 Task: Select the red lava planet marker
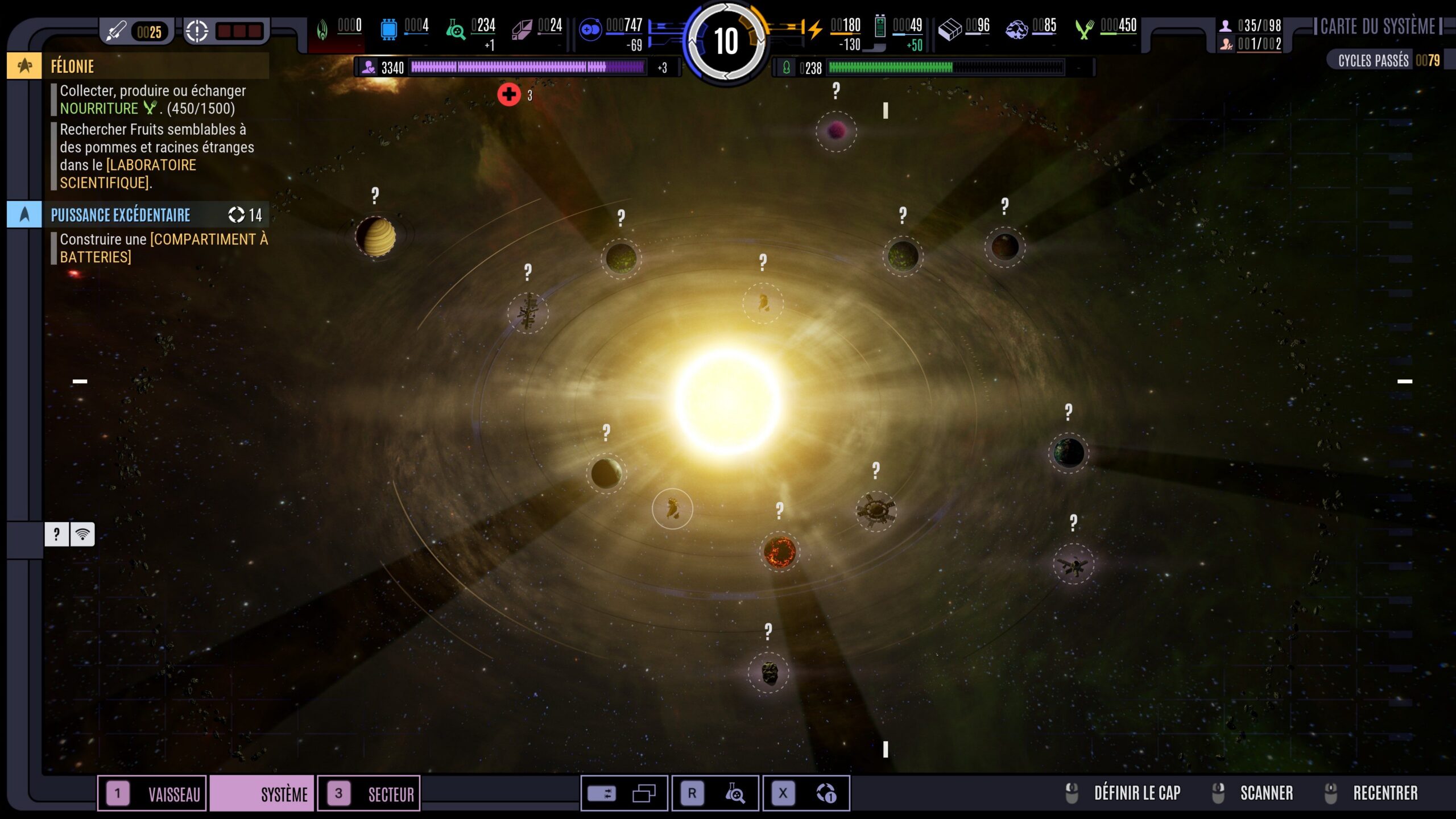coord(779,551)
